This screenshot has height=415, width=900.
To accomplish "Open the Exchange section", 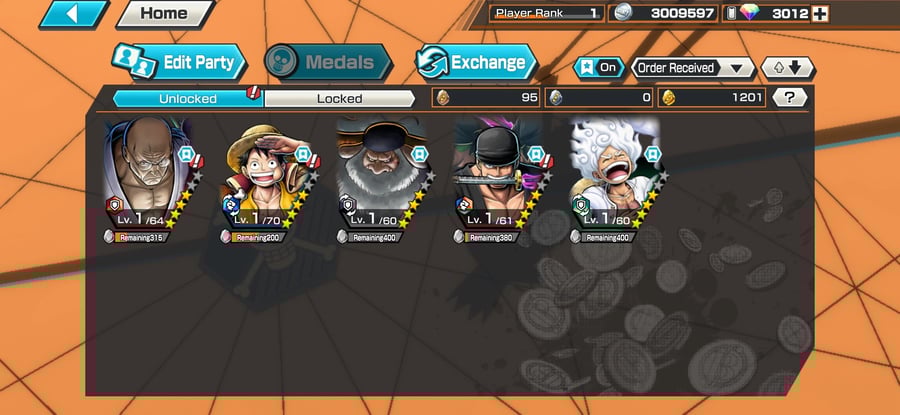I will coord(473,63).
